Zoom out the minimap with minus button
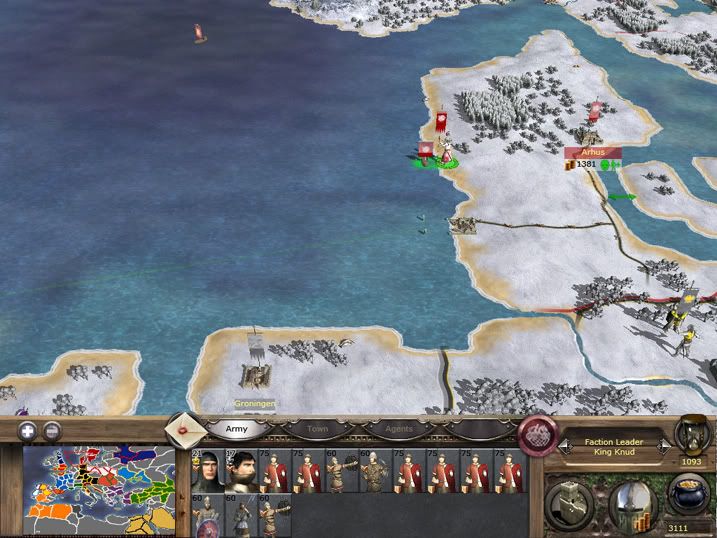Screen dimensions: 717x538 (52, 431)
